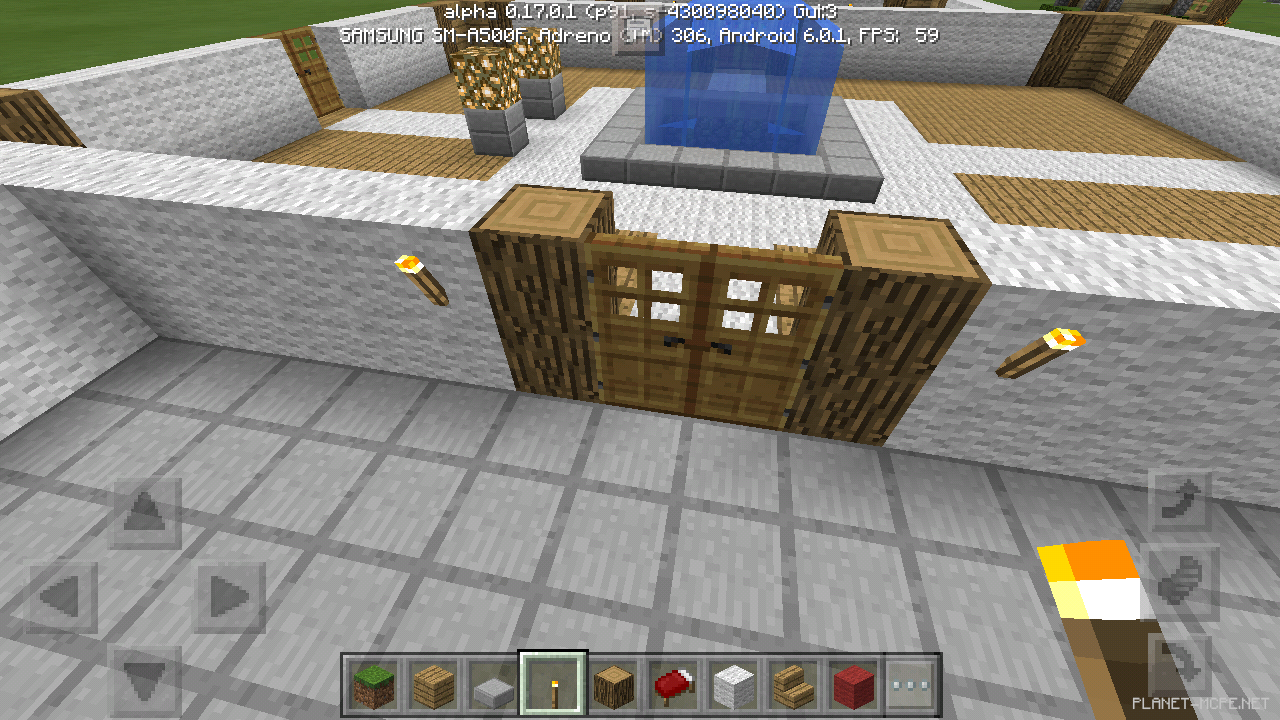This screenshot has height=720, width=1280.
Task: Select the red bed hotbar slot
Action: point(675,687)
